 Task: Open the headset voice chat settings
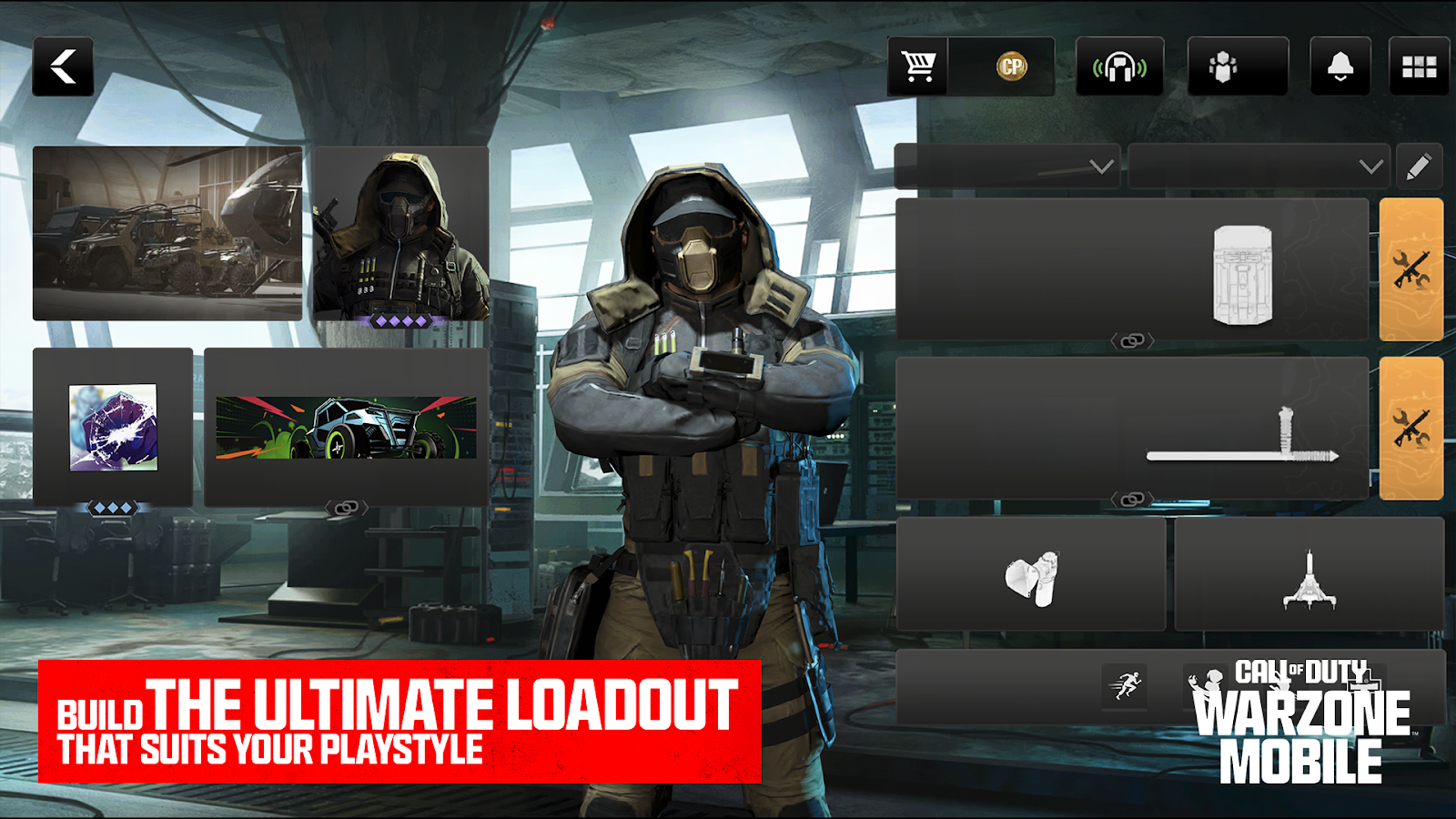point(1119,66)
